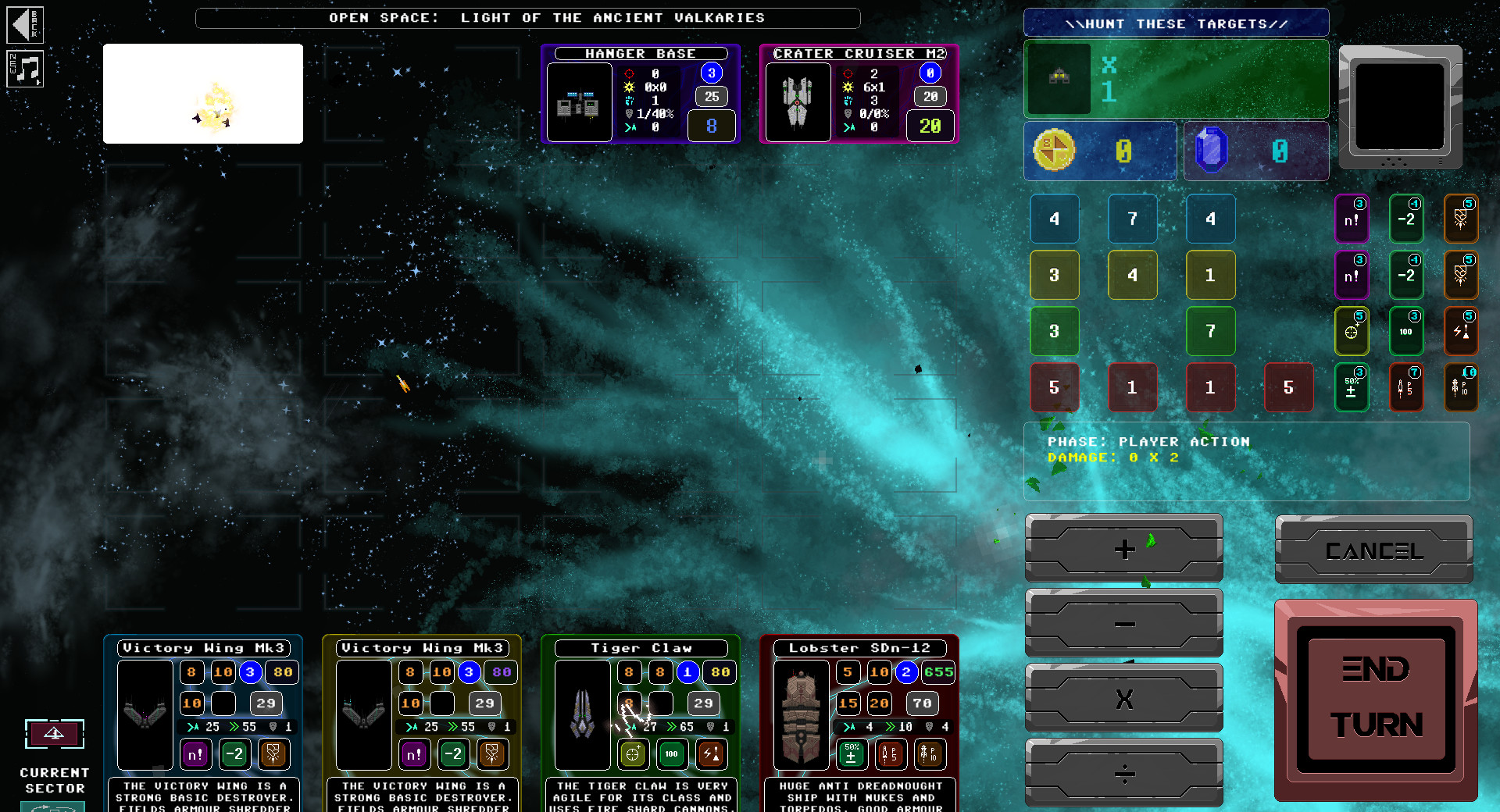Click the targeting reticle ability in the right panel
The width and height of the screenshot is (1500, 812).
(x=1352, y=331)
